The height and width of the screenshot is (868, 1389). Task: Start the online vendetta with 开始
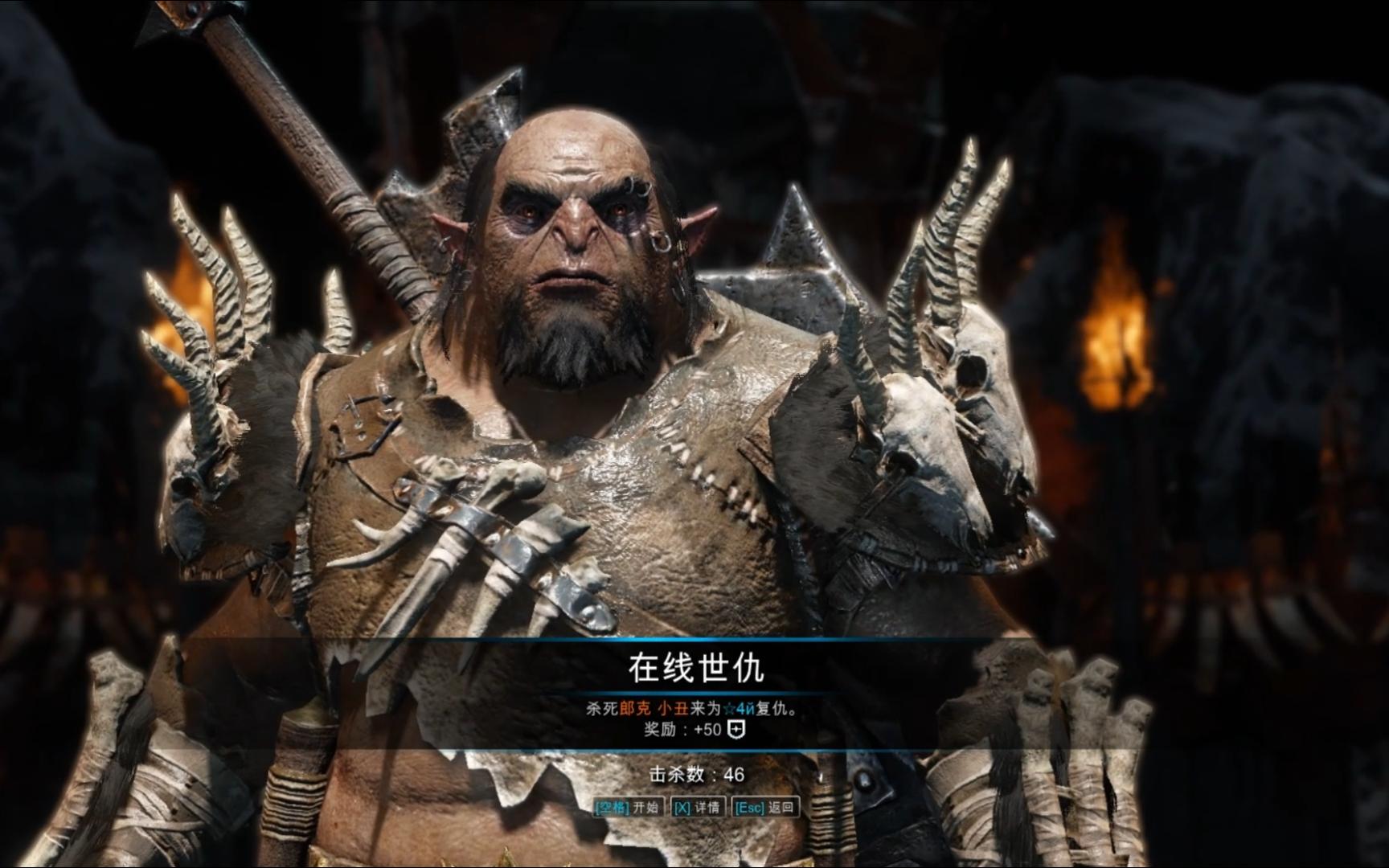(627, 807)
